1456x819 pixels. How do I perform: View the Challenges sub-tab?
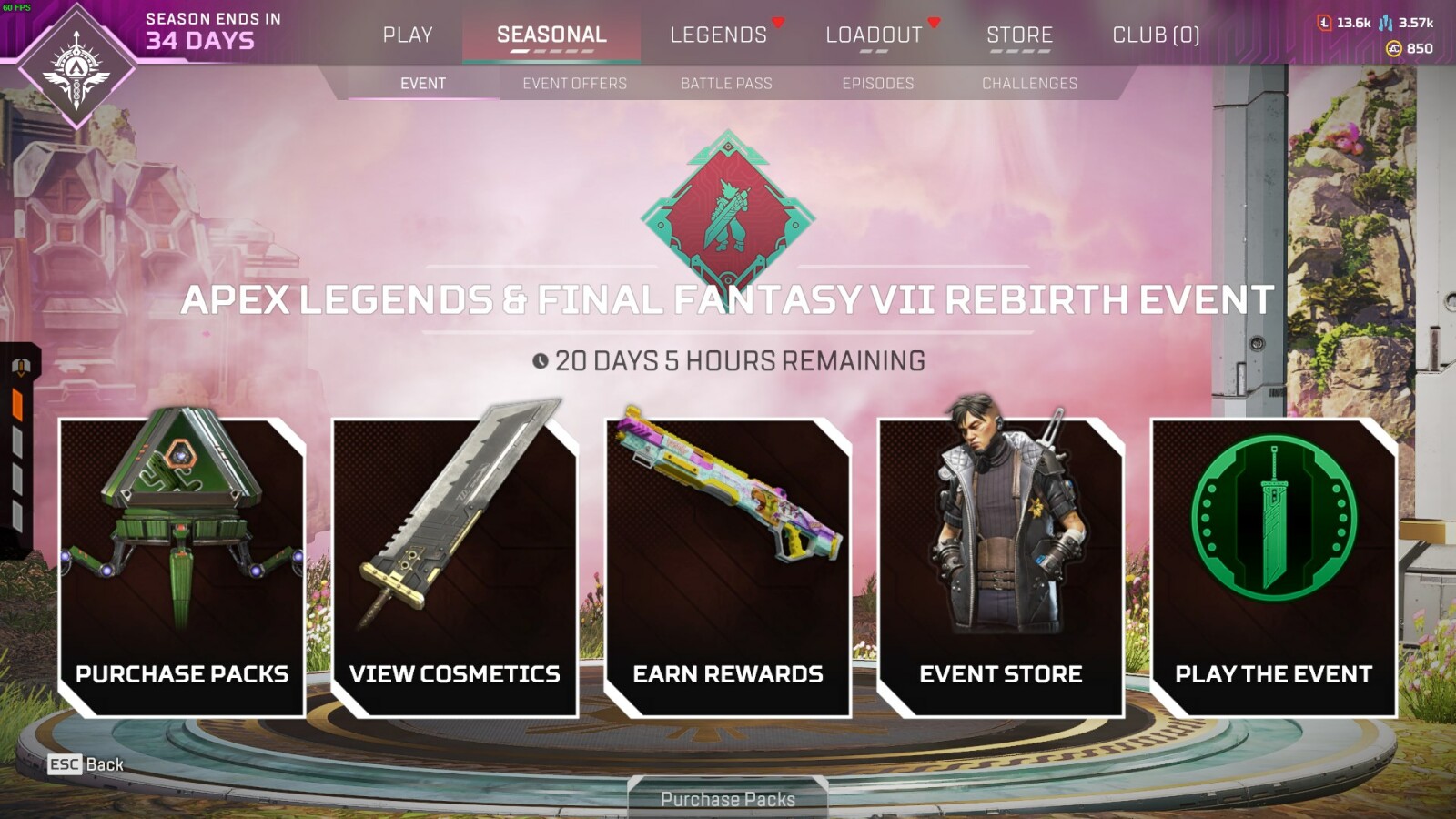click(1029, 84)
